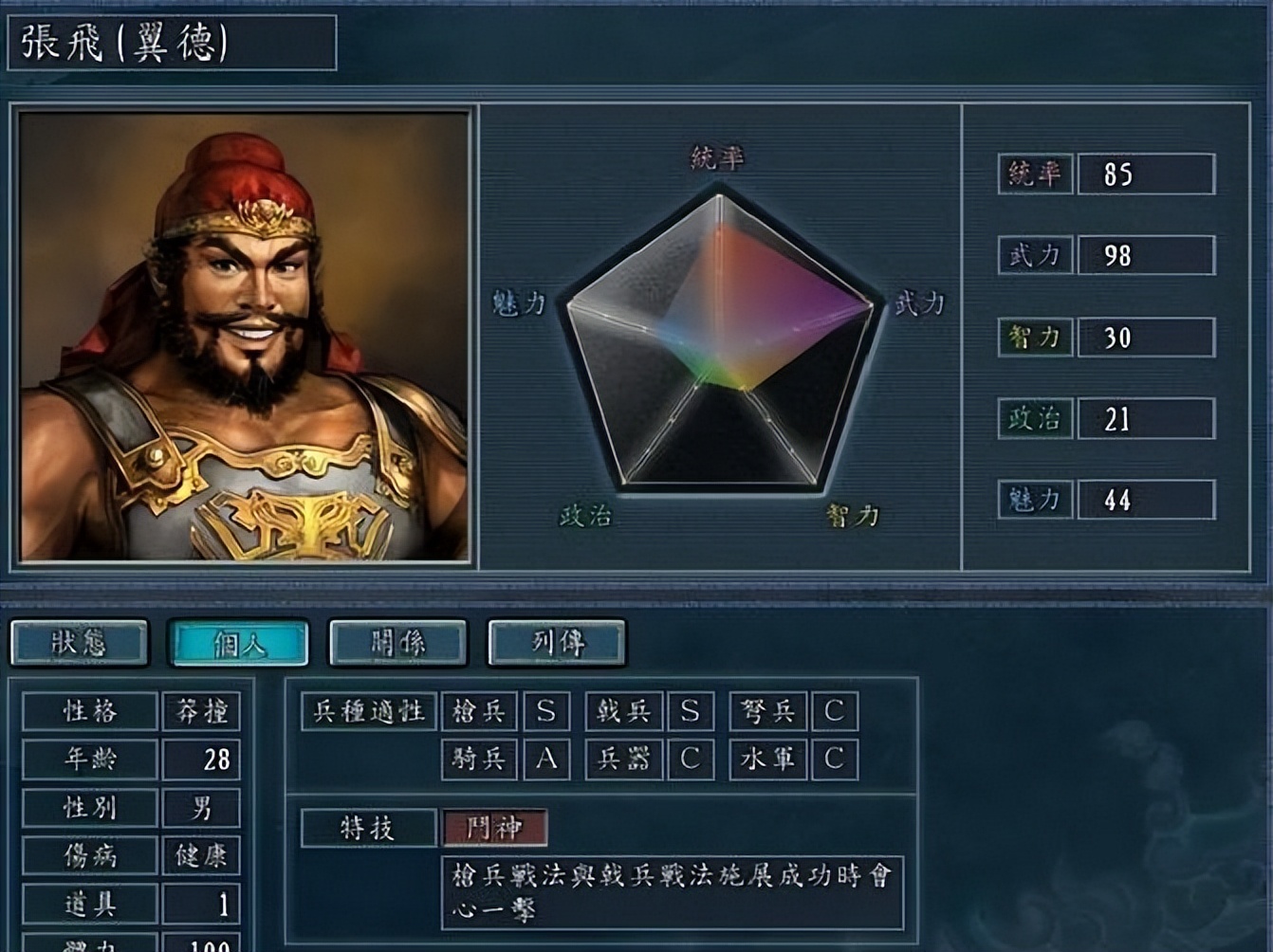Click the 智力 intelligence stat label
Viewport: 1273px width, 952px height.
tap(1036, 337)
